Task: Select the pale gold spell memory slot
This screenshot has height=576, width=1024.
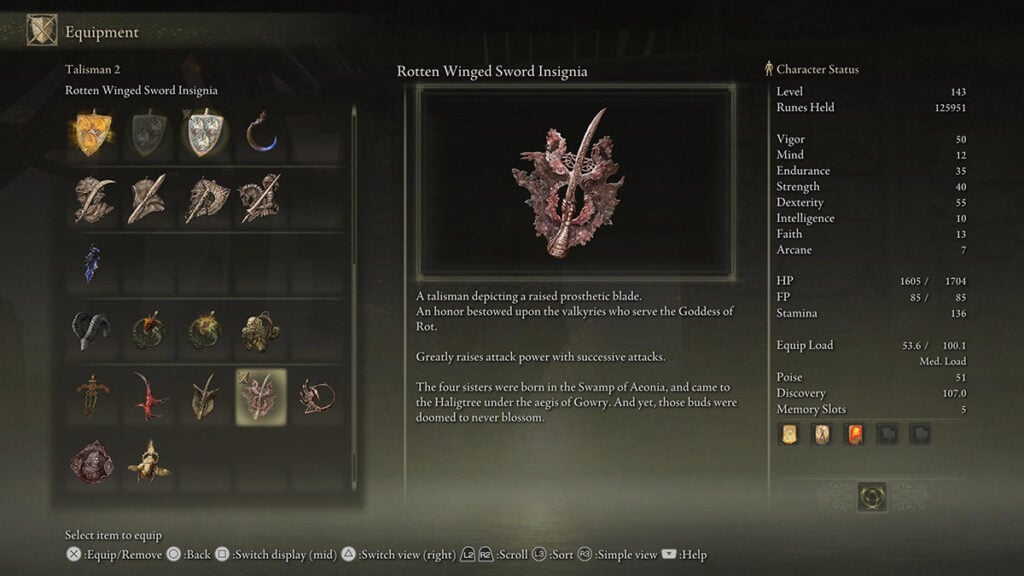Action: click(790, 434)
